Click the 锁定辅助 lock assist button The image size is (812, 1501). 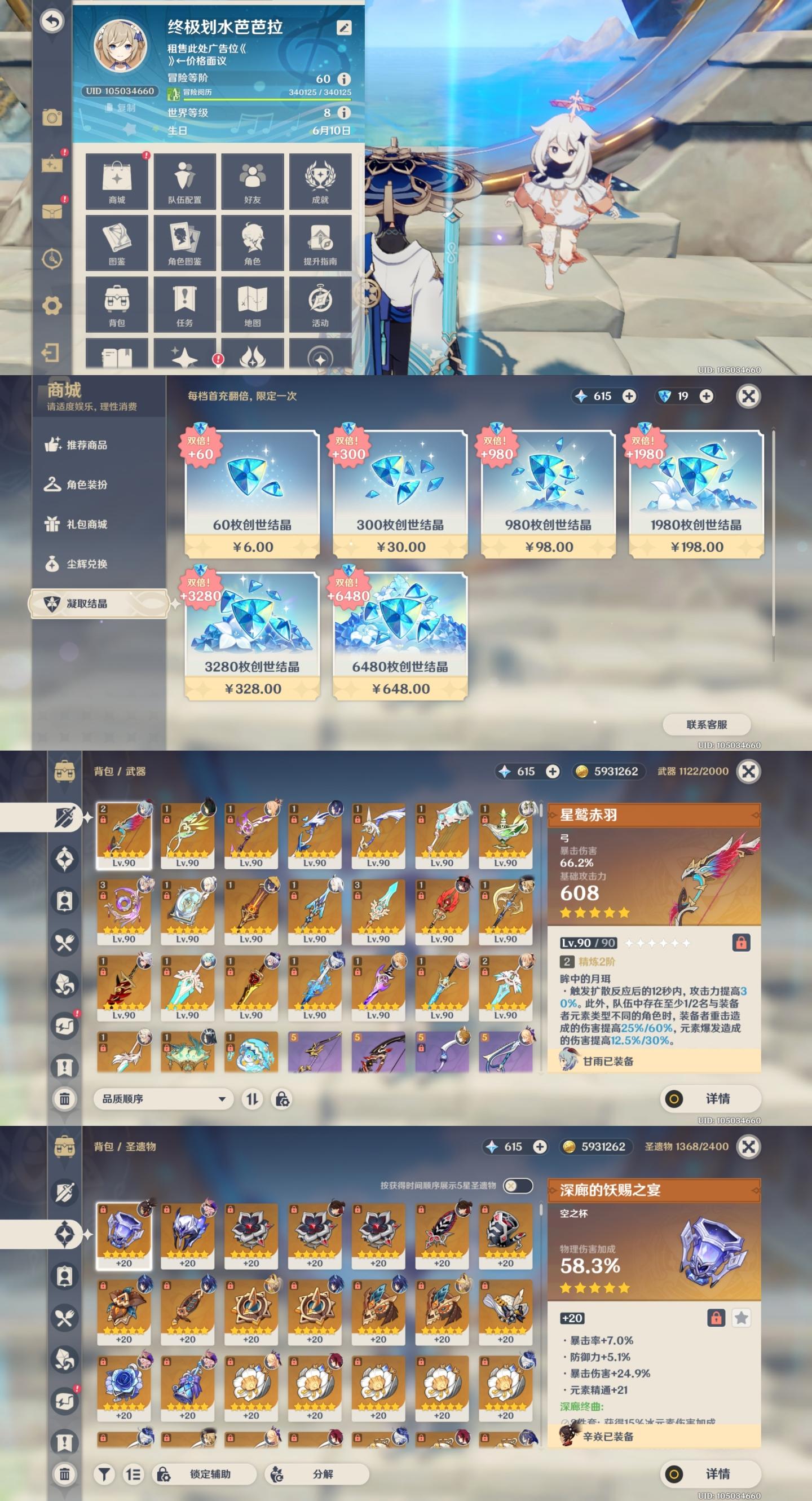pyautogui.click(x=205, y=1474)
